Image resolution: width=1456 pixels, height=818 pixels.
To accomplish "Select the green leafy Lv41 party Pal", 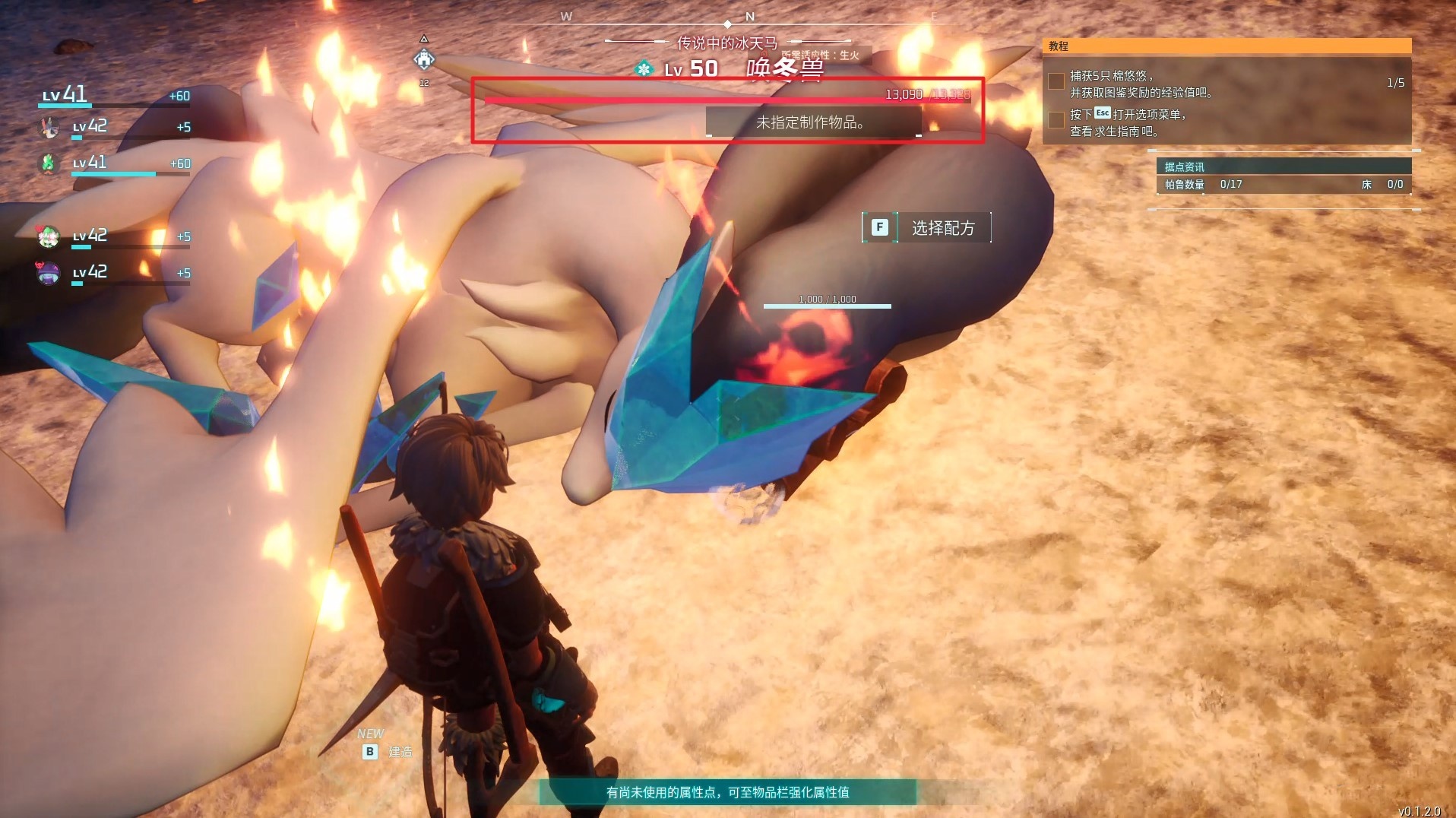I will [49, 163].
